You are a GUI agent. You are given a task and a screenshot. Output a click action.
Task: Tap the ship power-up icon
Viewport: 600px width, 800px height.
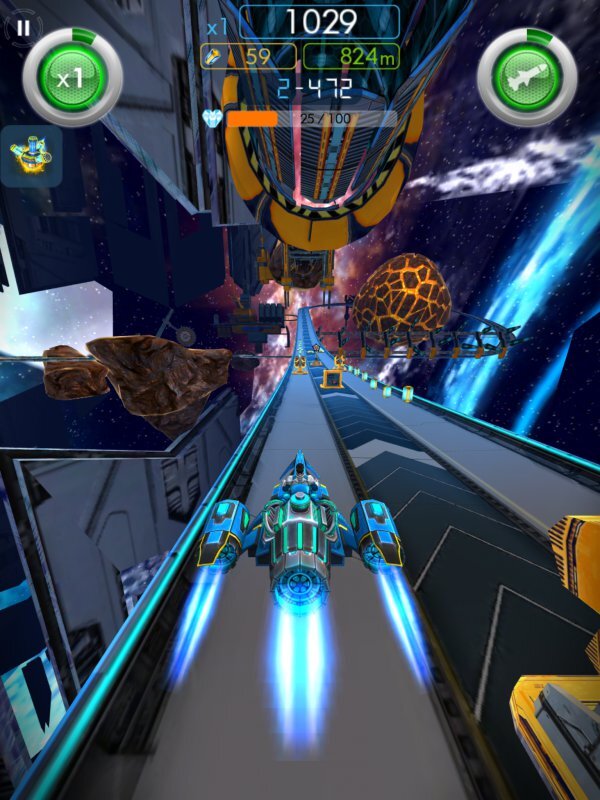[x=31, y=155]
